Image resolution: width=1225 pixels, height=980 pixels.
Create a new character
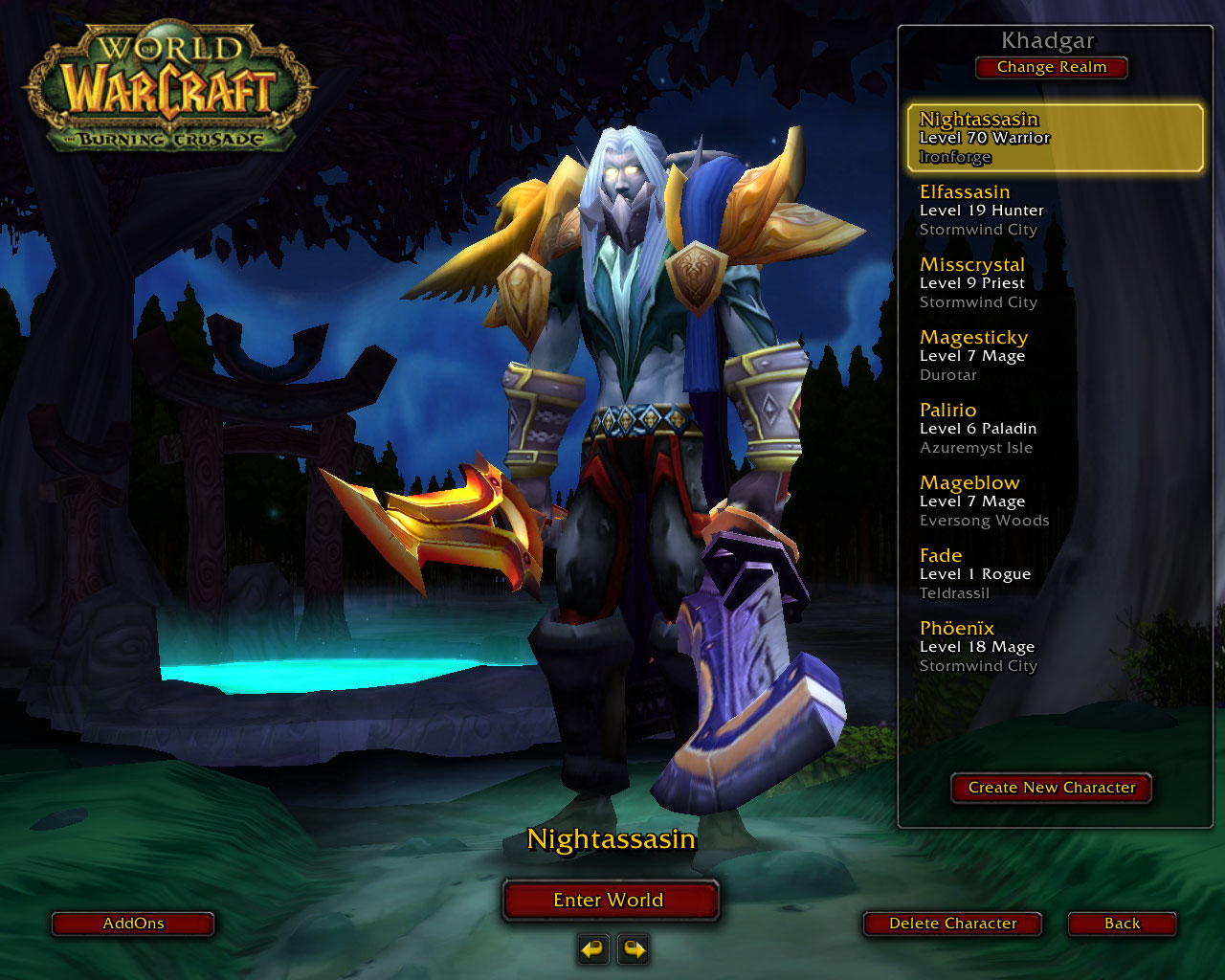[1051, 788]
